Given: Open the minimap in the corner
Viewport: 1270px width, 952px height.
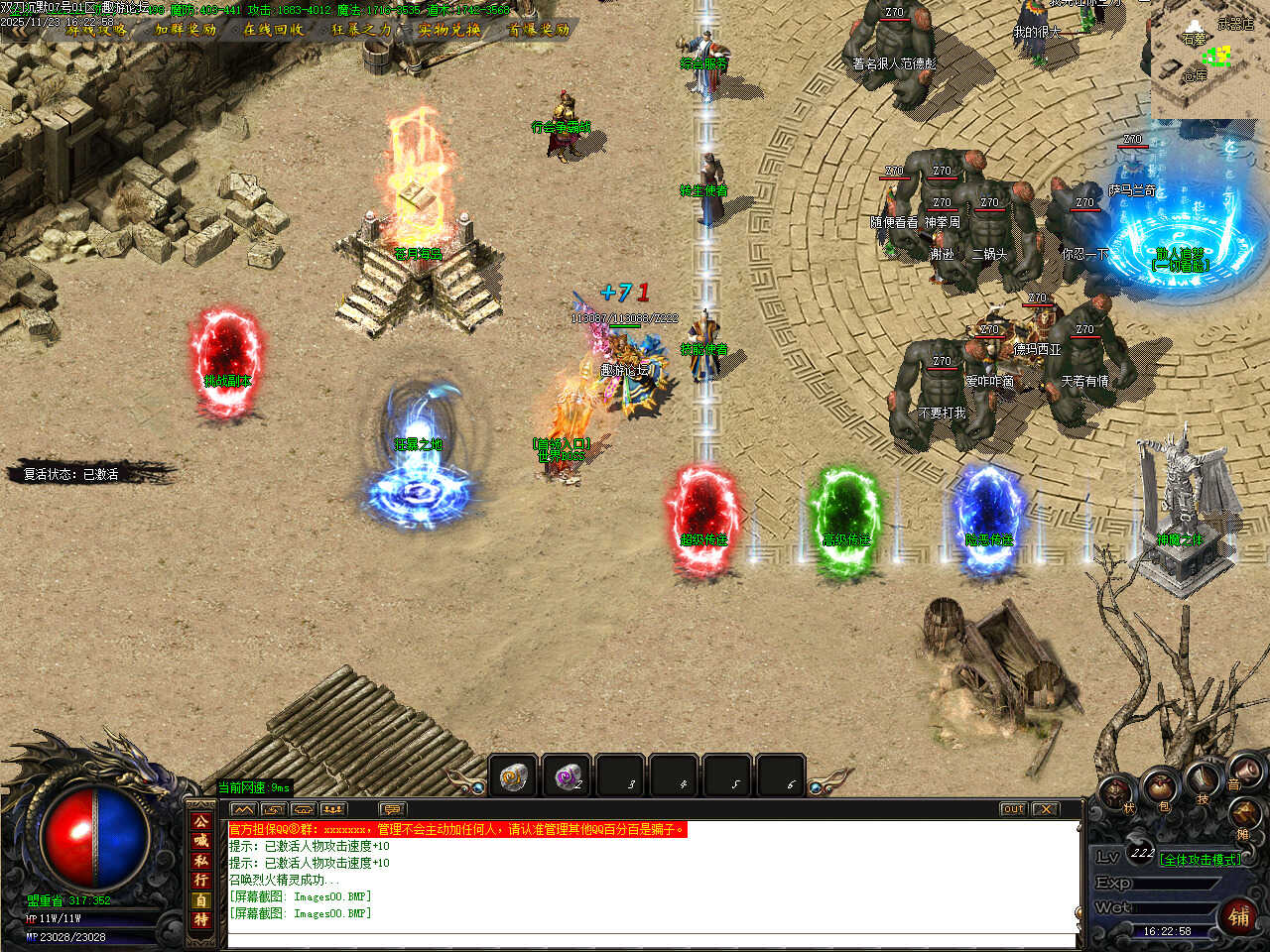Looking at the screenshot, I should tap(1208, 59).
